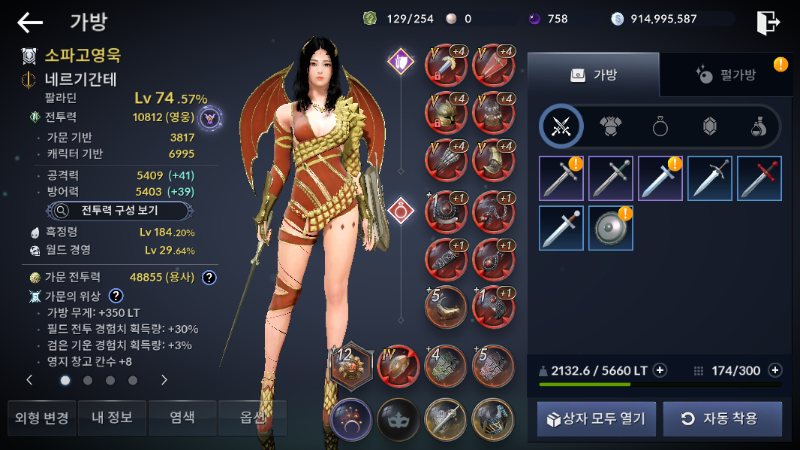Viewport: 800px width, 450px height.
Task: Open the 염색 dye menu
Action: [183, 417]
